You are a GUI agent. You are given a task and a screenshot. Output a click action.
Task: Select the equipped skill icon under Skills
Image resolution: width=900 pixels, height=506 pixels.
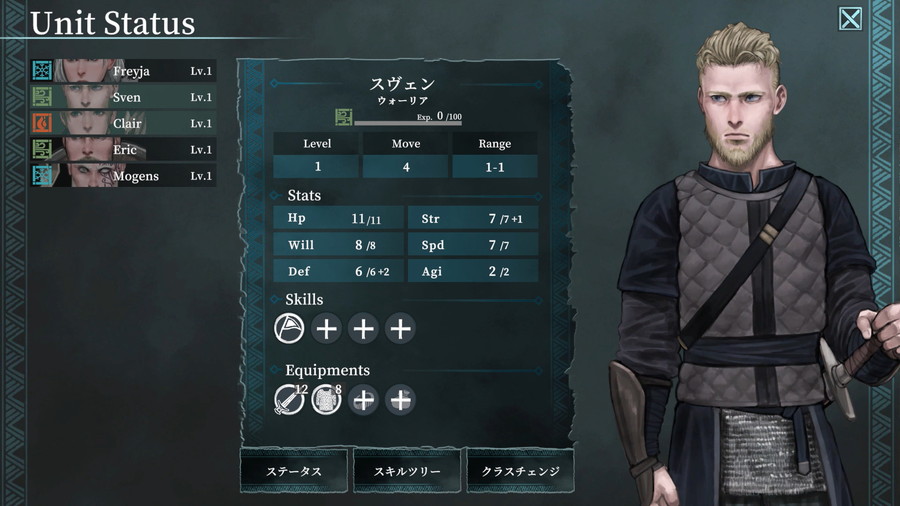[289, 328]
